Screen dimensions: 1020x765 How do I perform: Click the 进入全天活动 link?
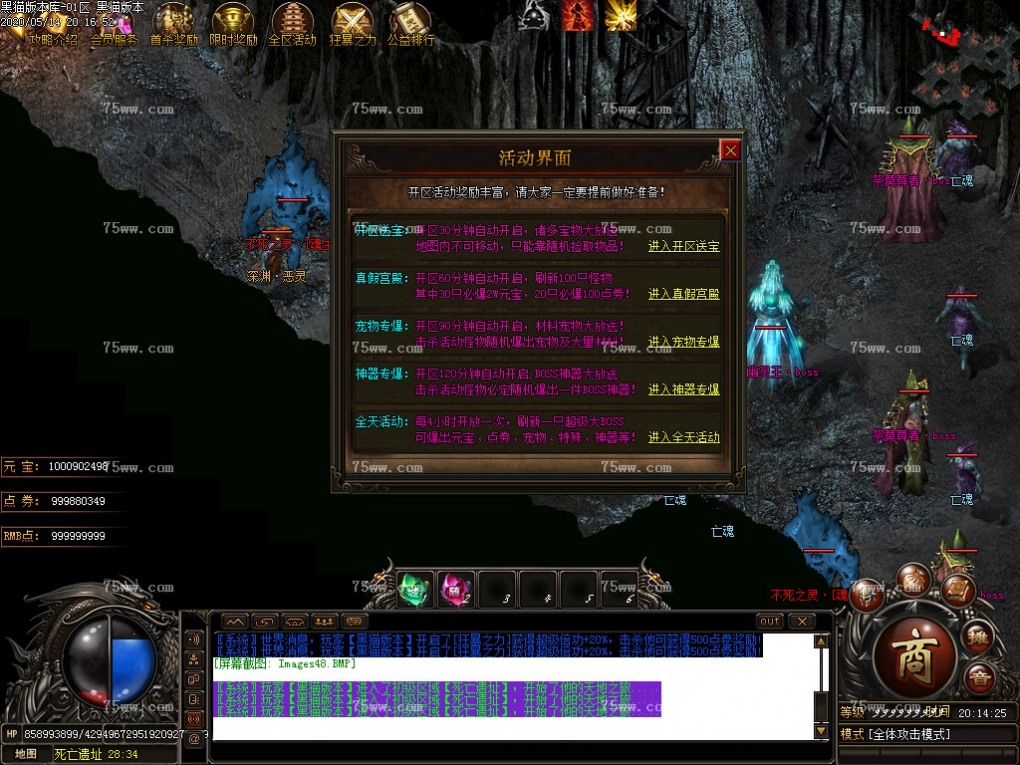(x=683, y=437)
